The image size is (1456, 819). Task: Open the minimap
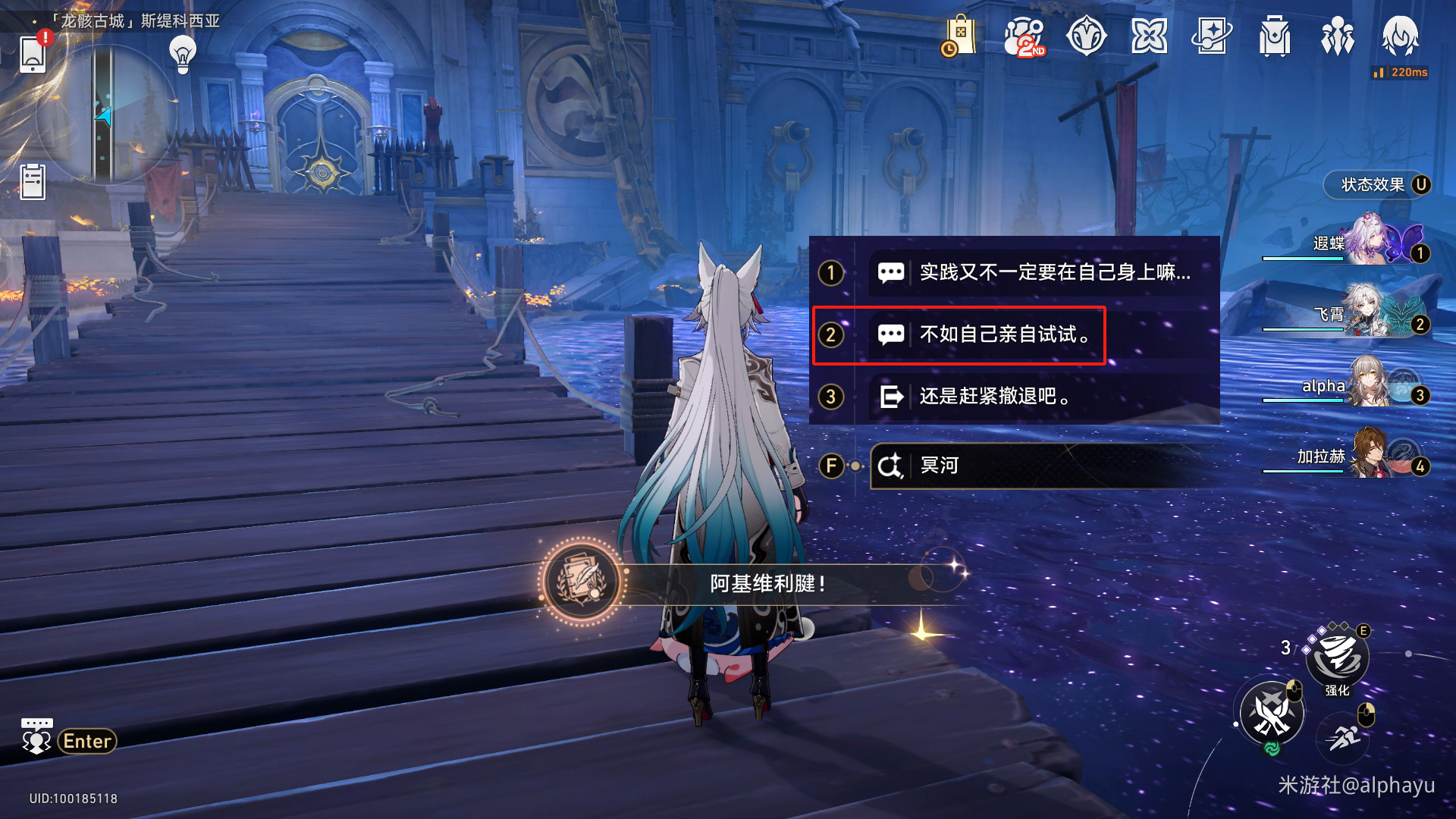click(105, 114)
